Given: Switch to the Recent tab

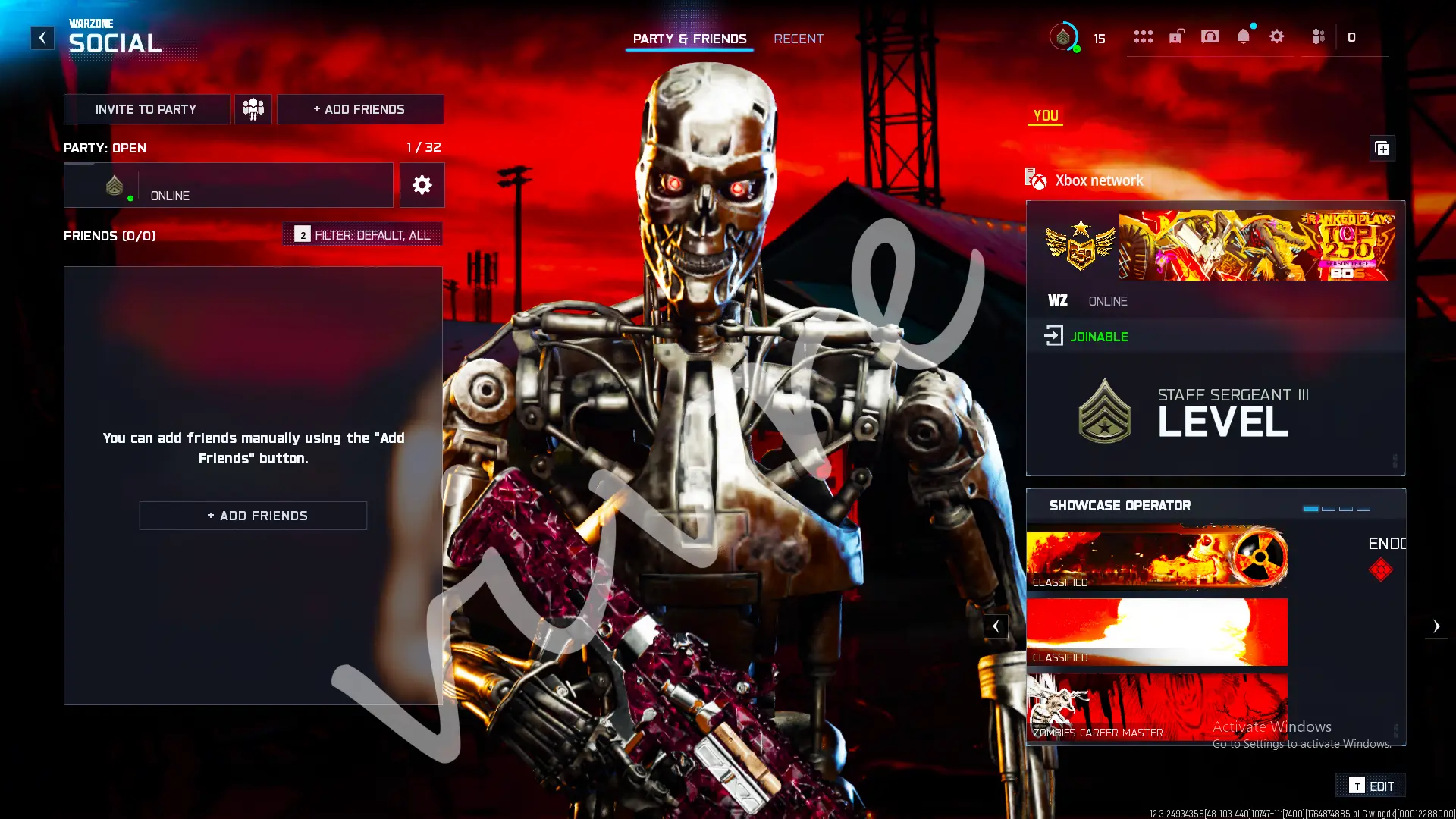Looking at the screenshot, I should (798, 38).
